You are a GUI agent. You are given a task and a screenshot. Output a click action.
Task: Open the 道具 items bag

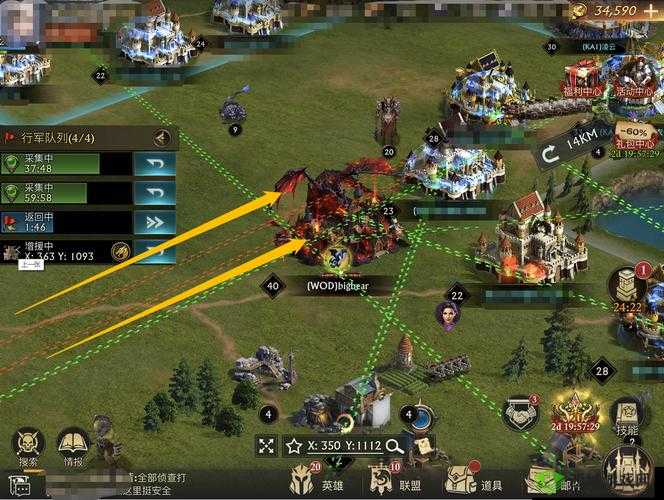[x=473, y=481]
